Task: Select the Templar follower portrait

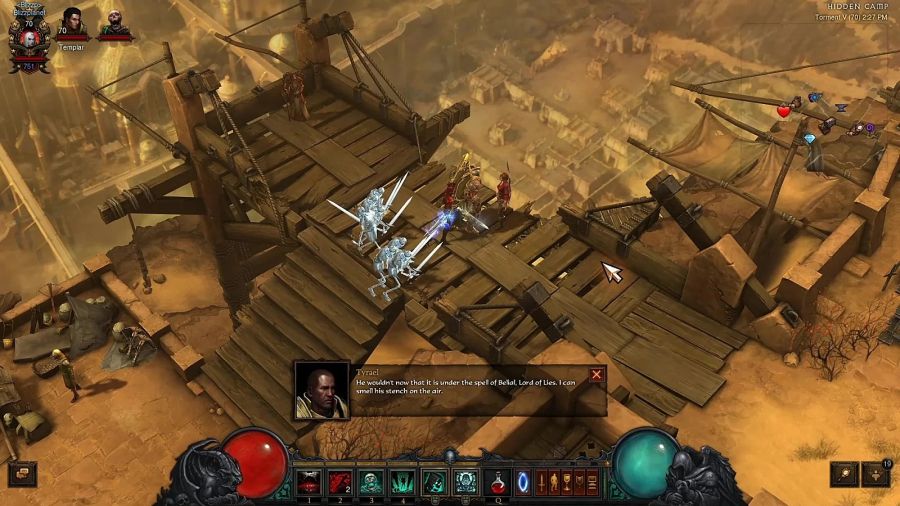Action: 73,22
